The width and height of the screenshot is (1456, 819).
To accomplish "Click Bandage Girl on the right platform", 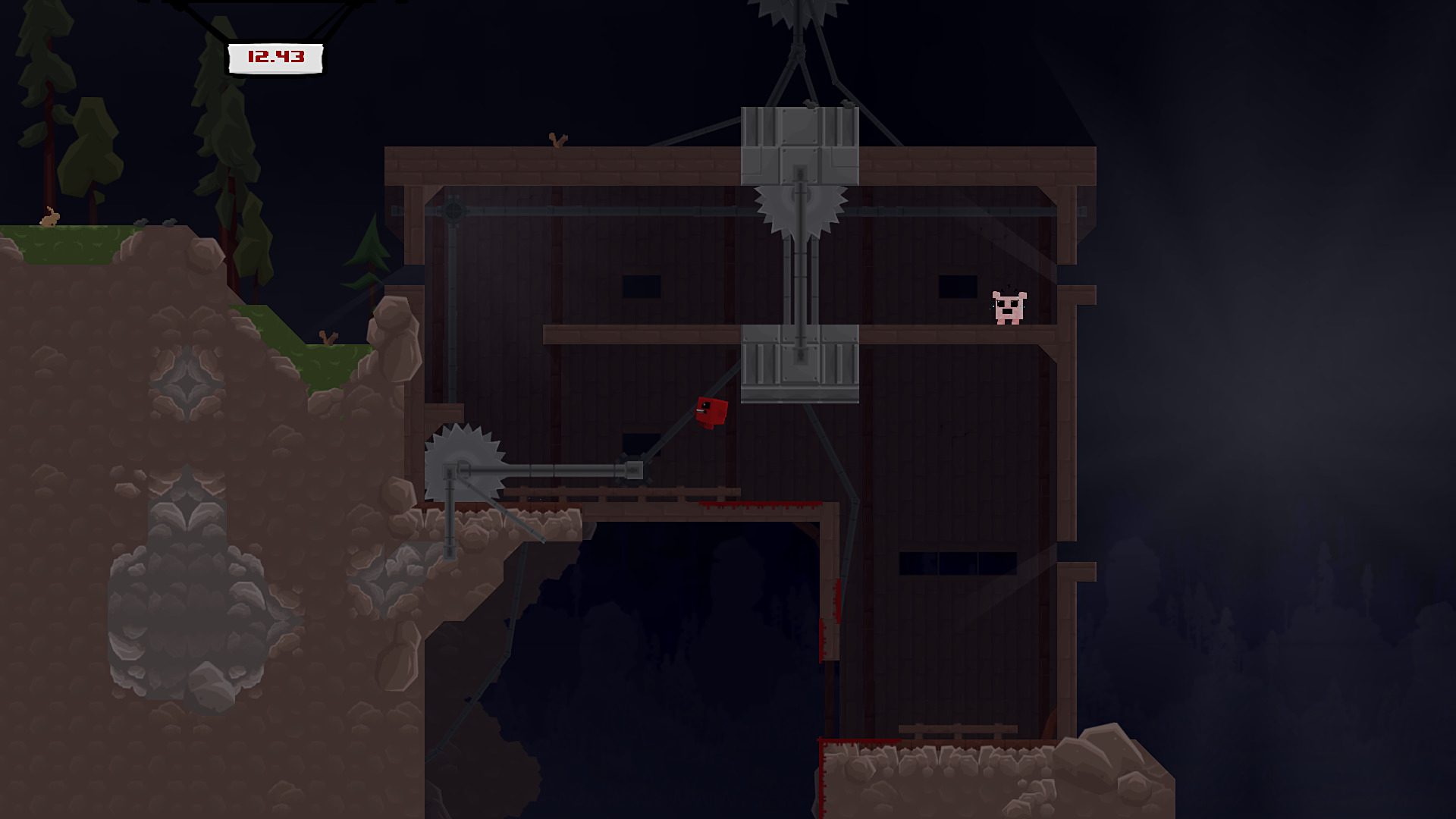I will [1010, 307].
